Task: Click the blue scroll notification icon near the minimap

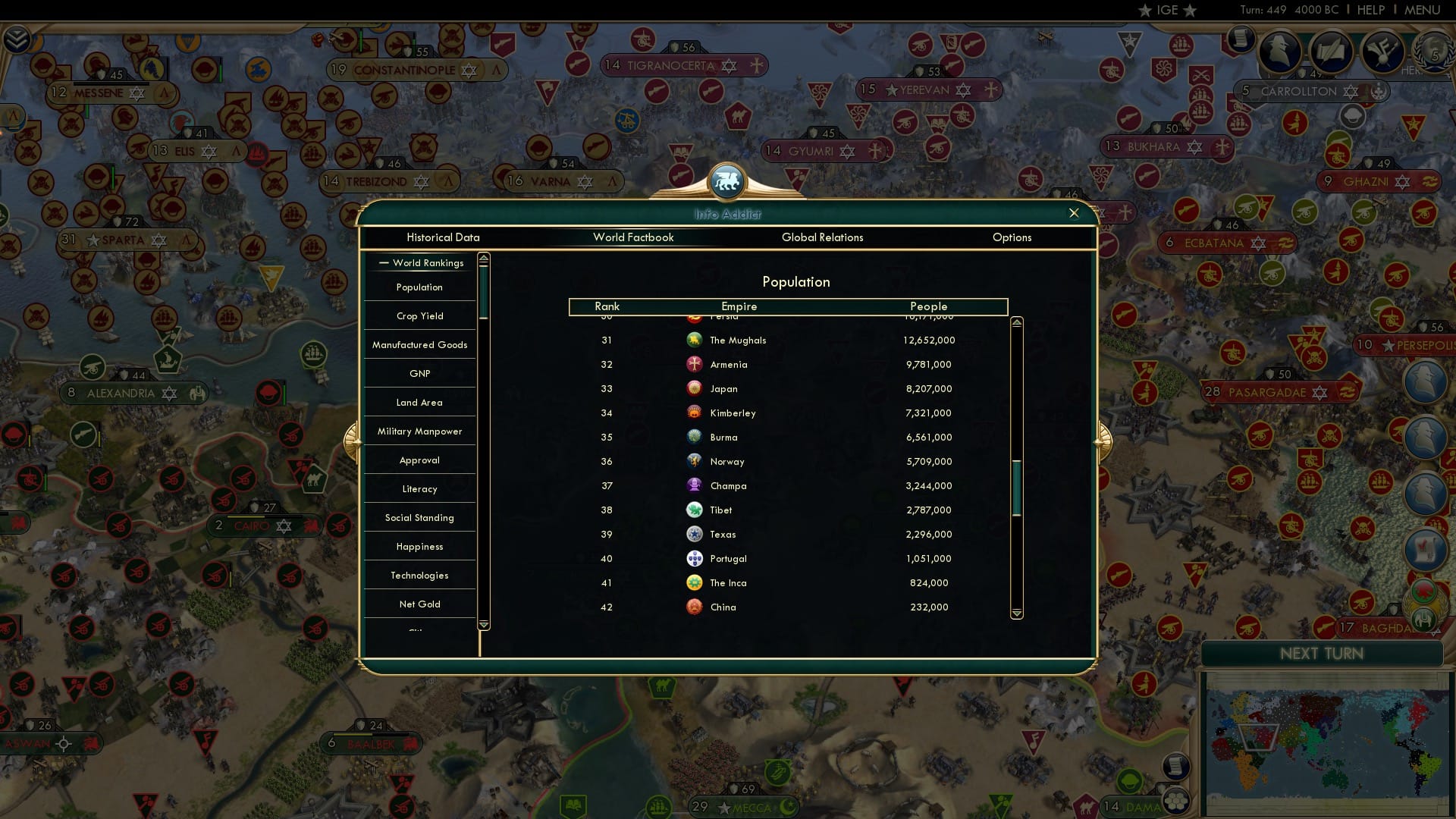Action: point(1424,547)
